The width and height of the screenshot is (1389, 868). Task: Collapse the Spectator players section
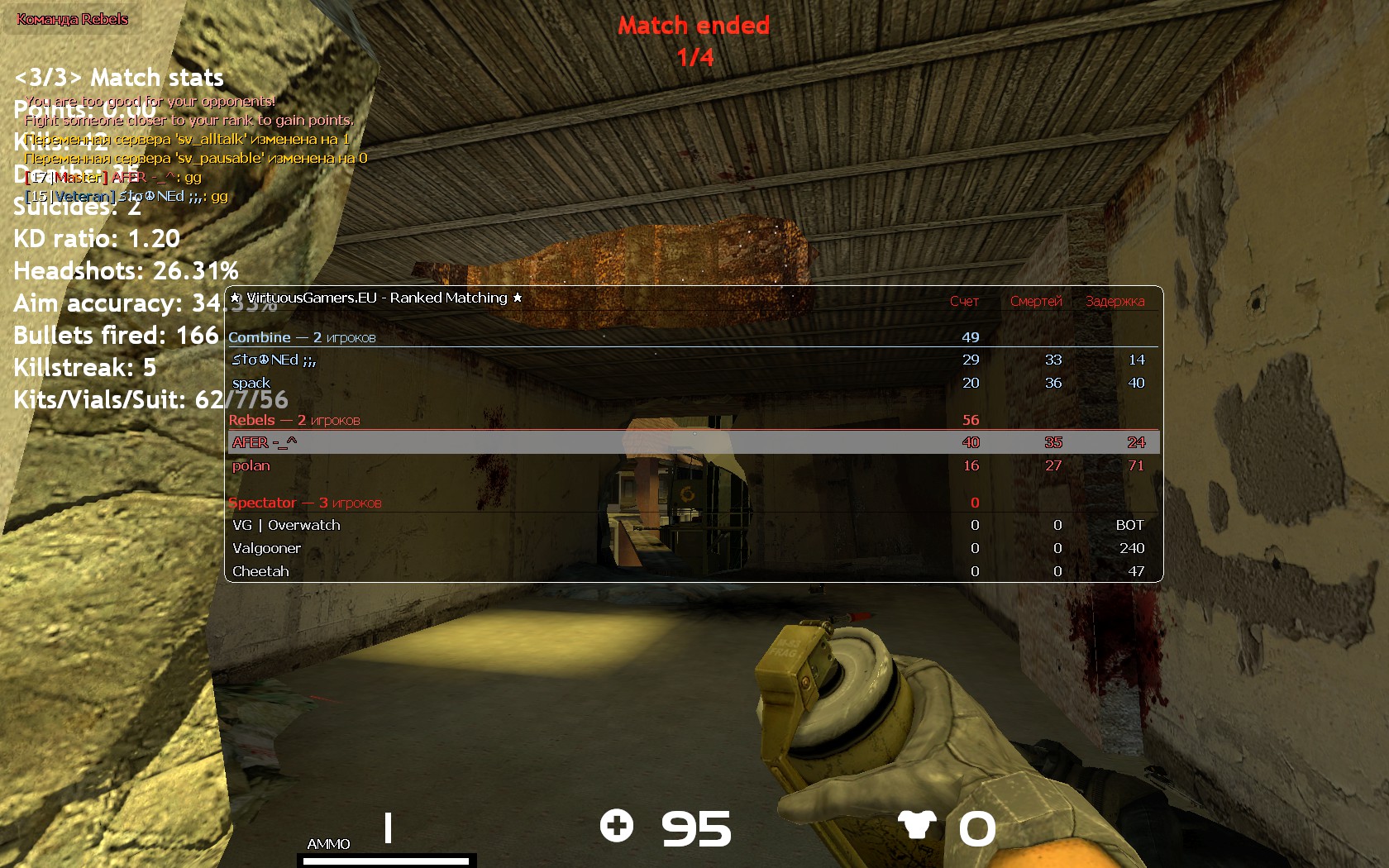pyautogui.click(x=263, y=503)
